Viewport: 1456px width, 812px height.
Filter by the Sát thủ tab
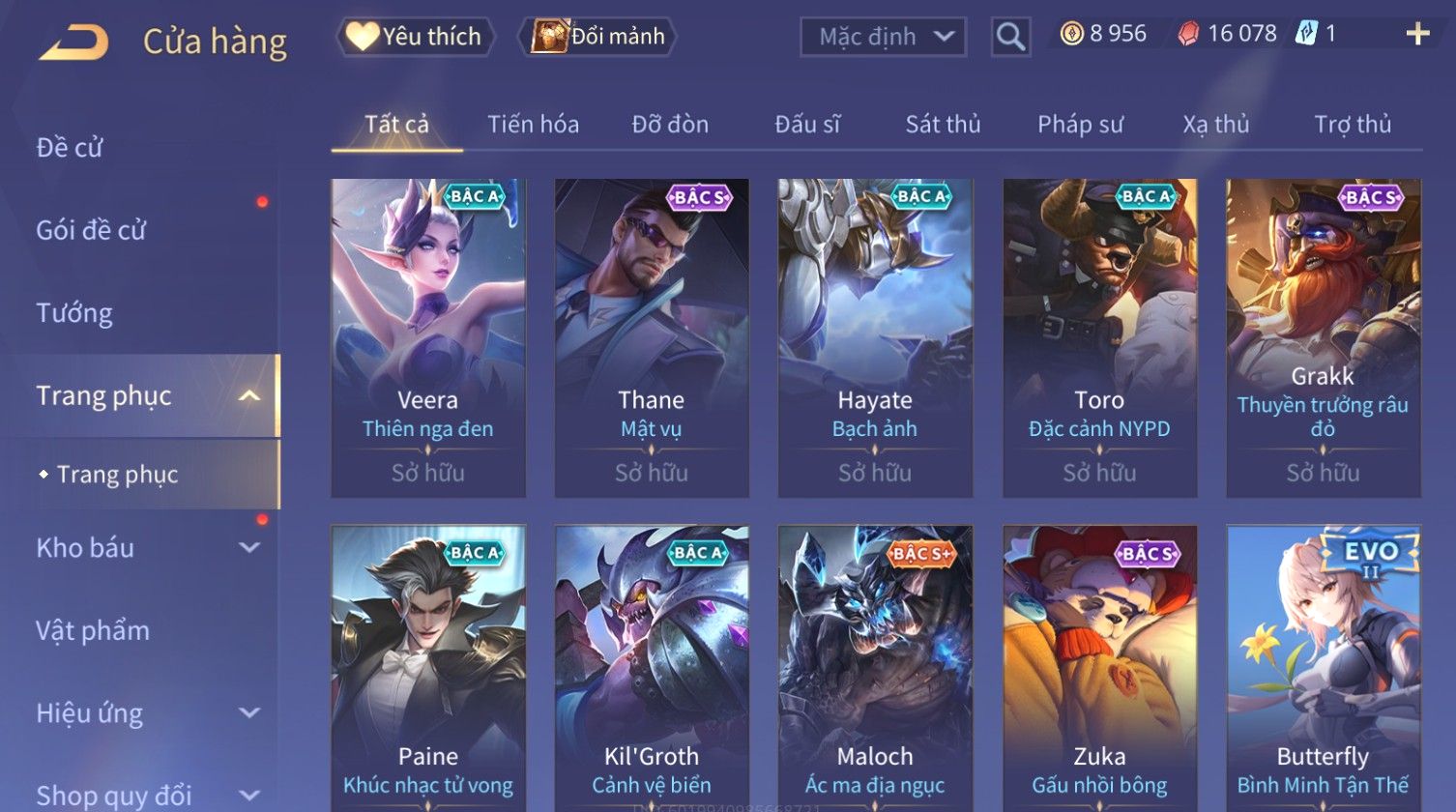943,125
